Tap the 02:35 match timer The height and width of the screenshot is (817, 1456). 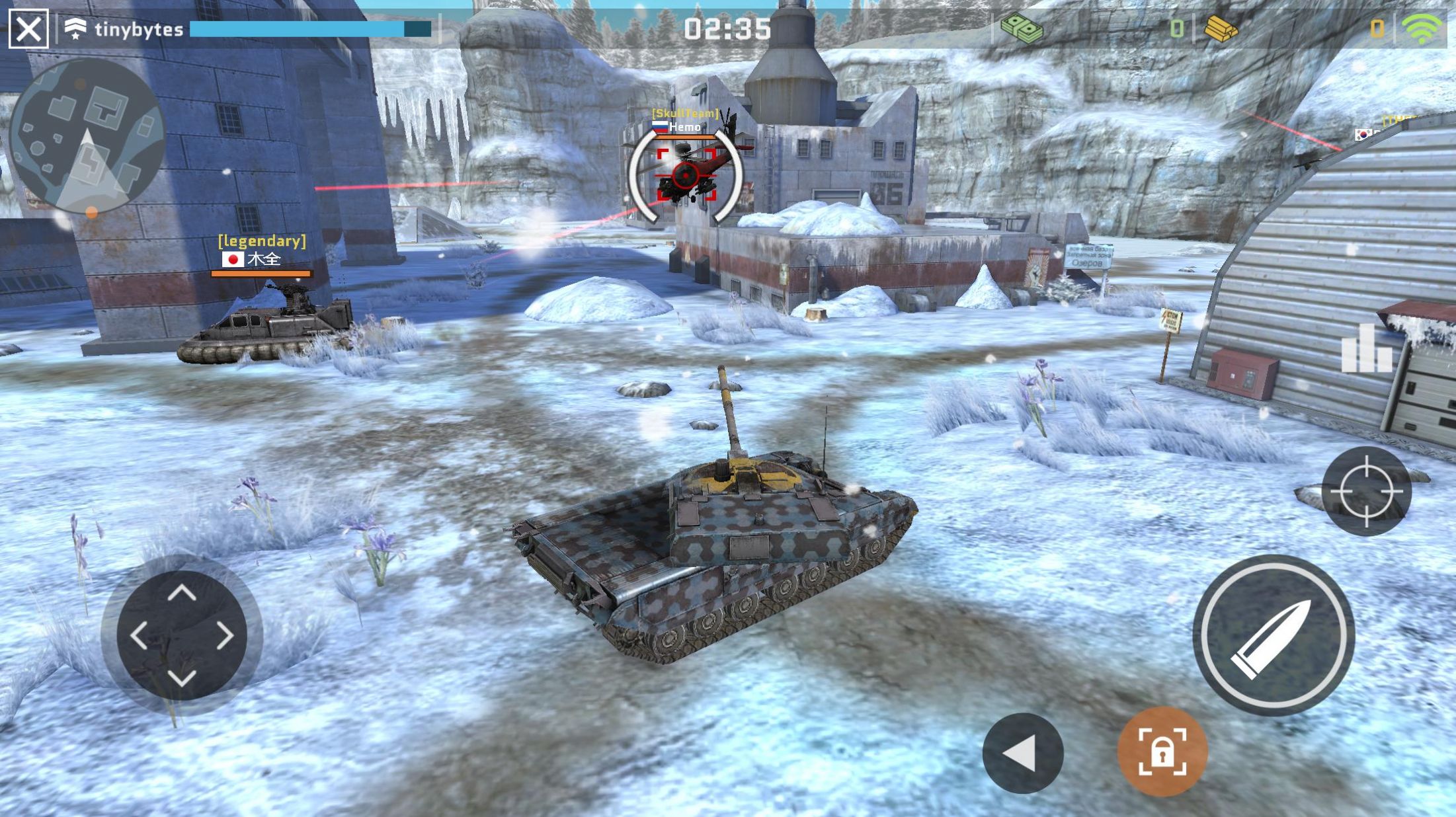click(727, 29)
